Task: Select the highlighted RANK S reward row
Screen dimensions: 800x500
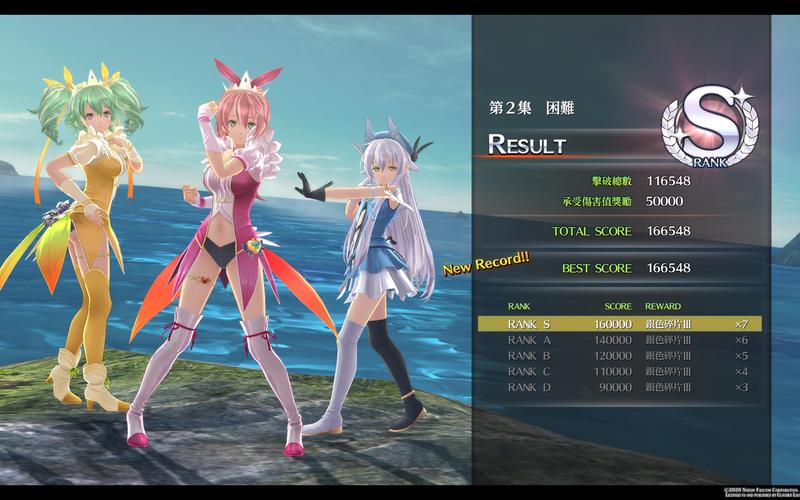Action: [620, 324]
